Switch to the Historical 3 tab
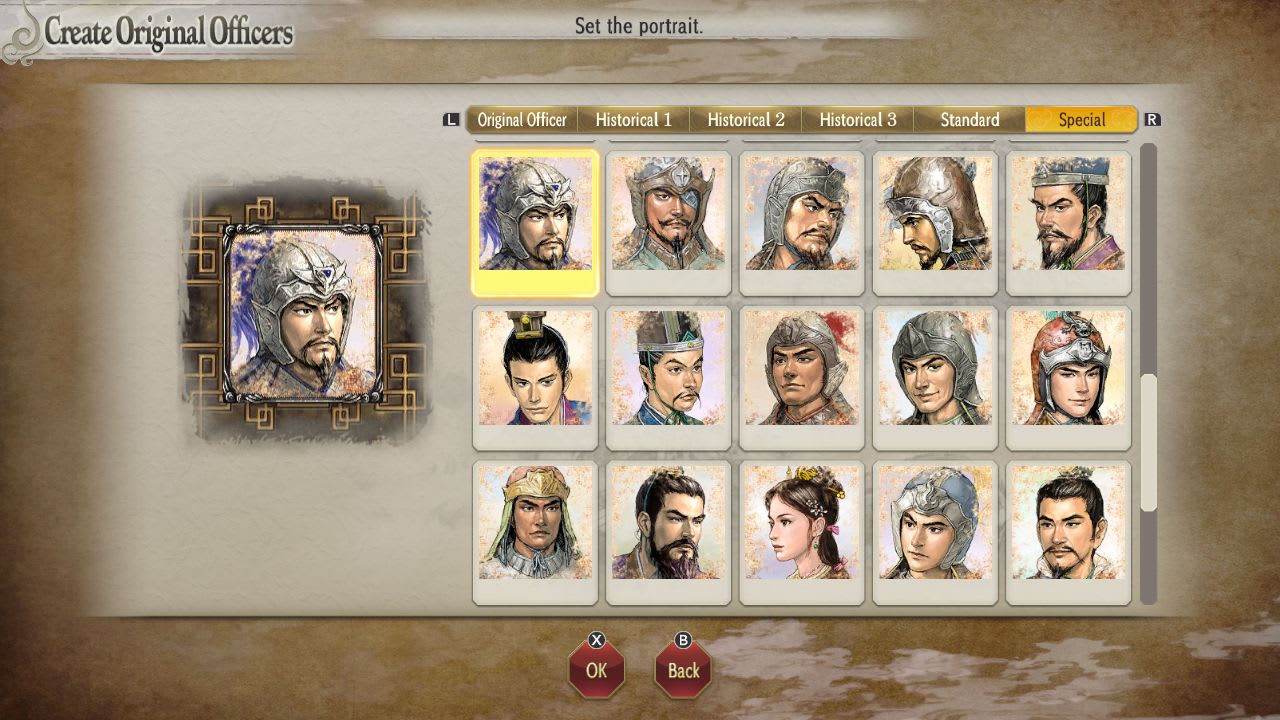The height and width of the screenshot is (720, 1280). click(858, 119)
